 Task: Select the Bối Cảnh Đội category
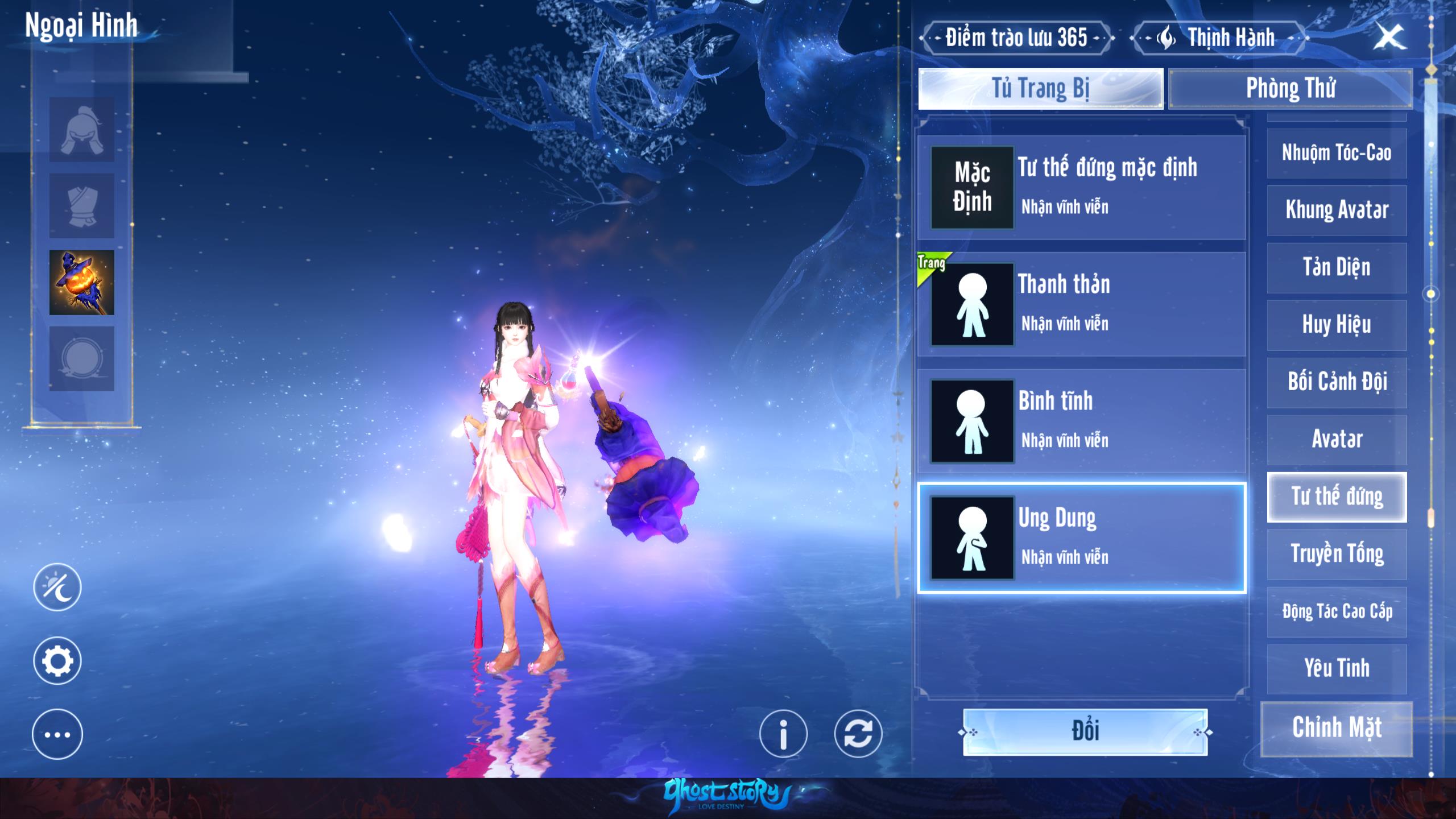[x=1337, y=382]
